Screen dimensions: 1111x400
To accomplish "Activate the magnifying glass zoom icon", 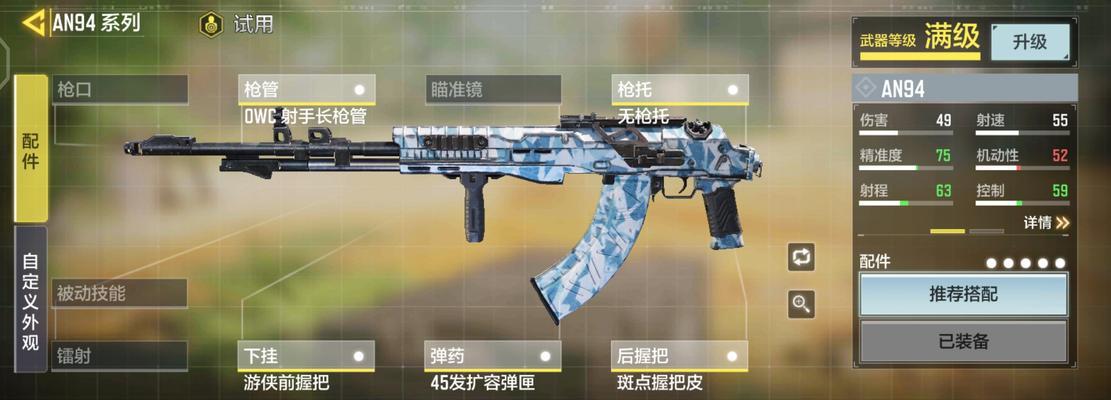I will click(x=801, y=304).
